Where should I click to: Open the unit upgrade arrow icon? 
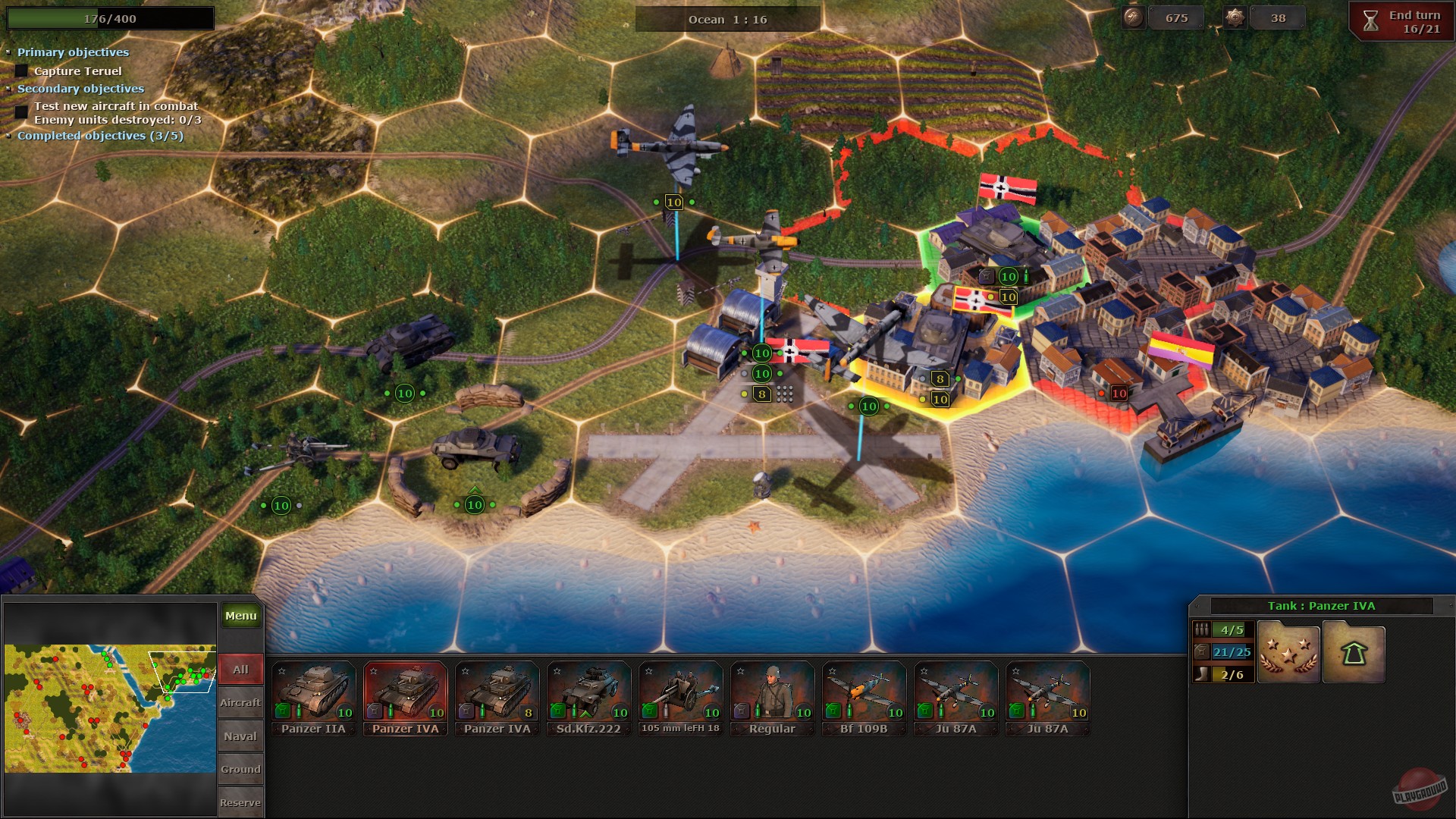1353,652
